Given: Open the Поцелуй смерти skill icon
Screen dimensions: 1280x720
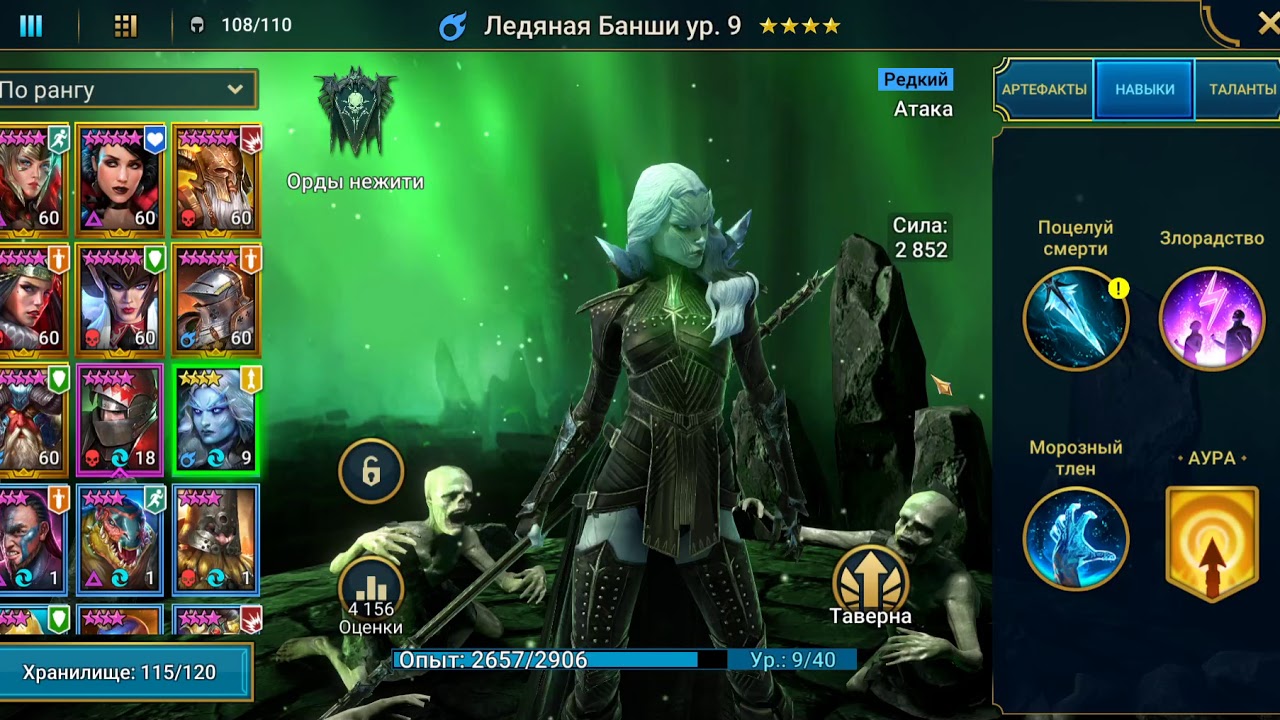Looking at the screenshot, I should (1075, 318).
